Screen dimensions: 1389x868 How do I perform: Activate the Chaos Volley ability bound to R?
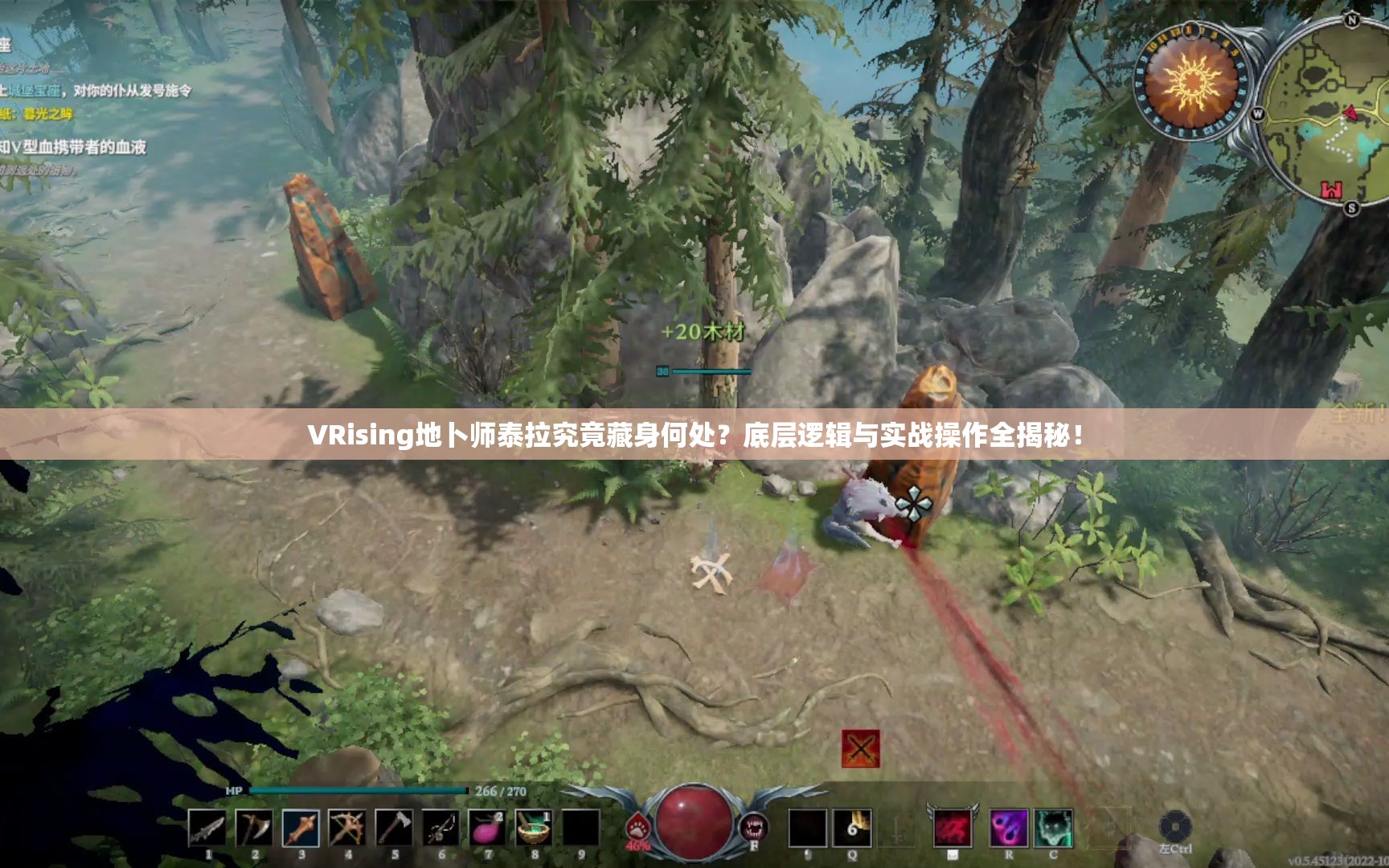(x=1009, y=828)
